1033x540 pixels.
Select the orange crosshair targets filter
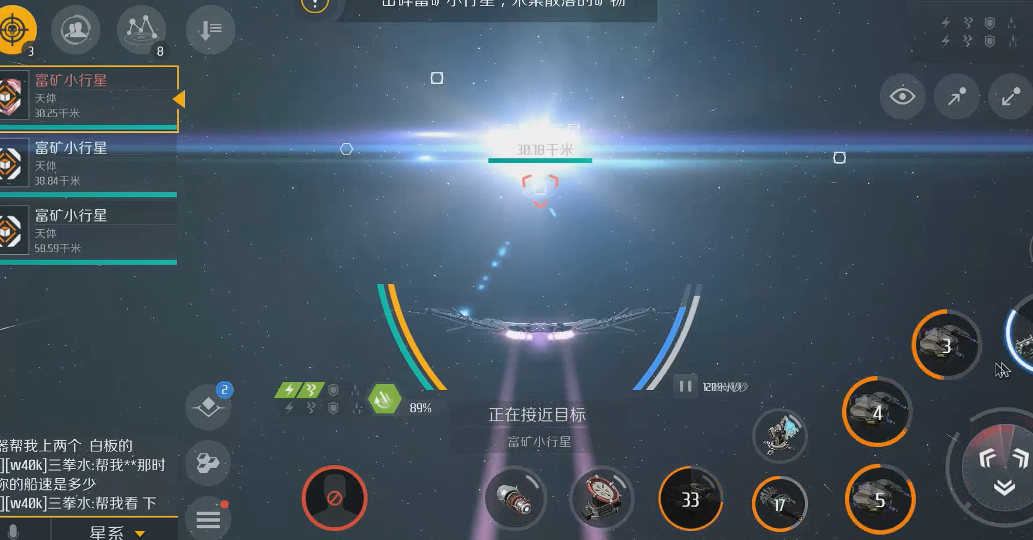15,30
